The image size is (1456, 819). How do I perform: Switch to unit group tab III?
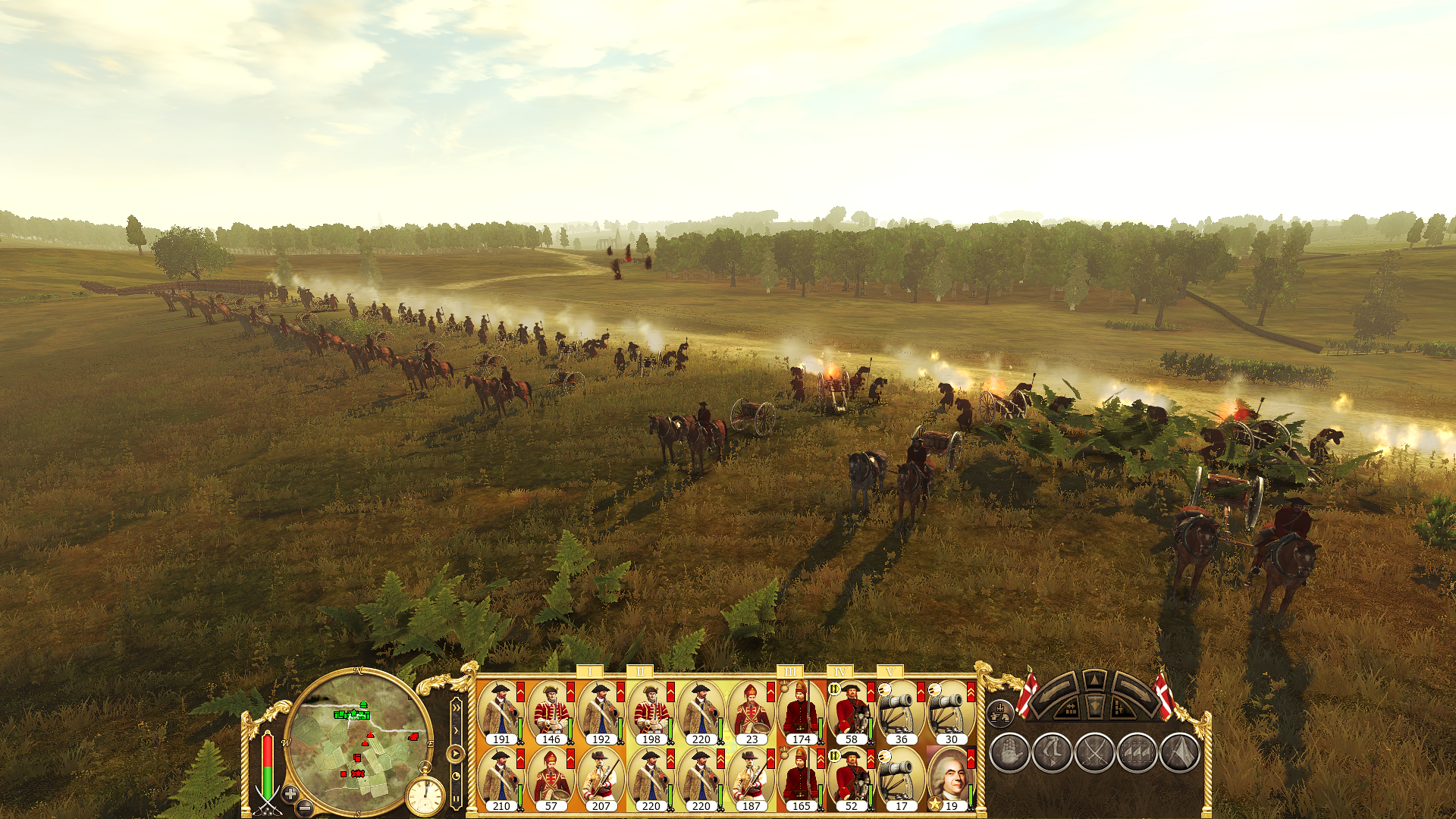pyautogui.click(x=789, y=671)
